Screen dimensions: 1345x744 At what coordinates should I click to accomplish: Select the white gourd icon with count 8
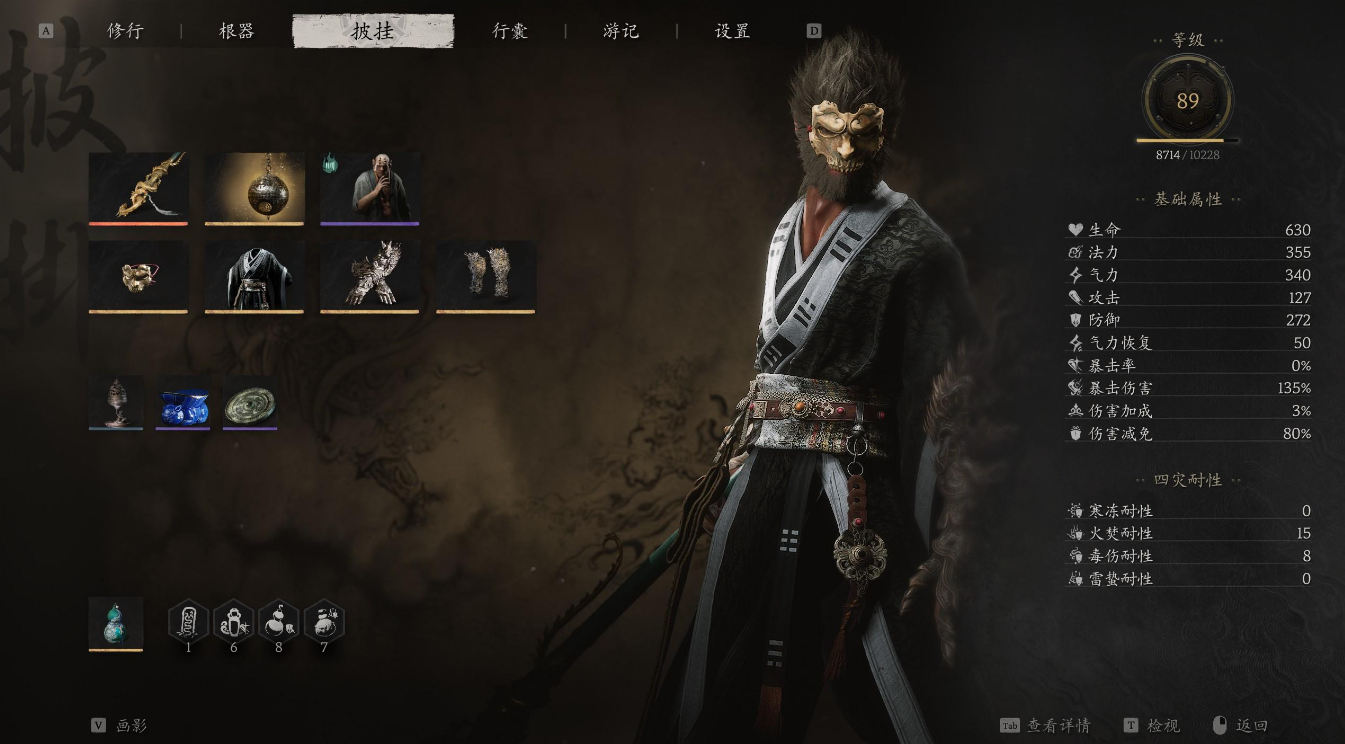(278, 621)
